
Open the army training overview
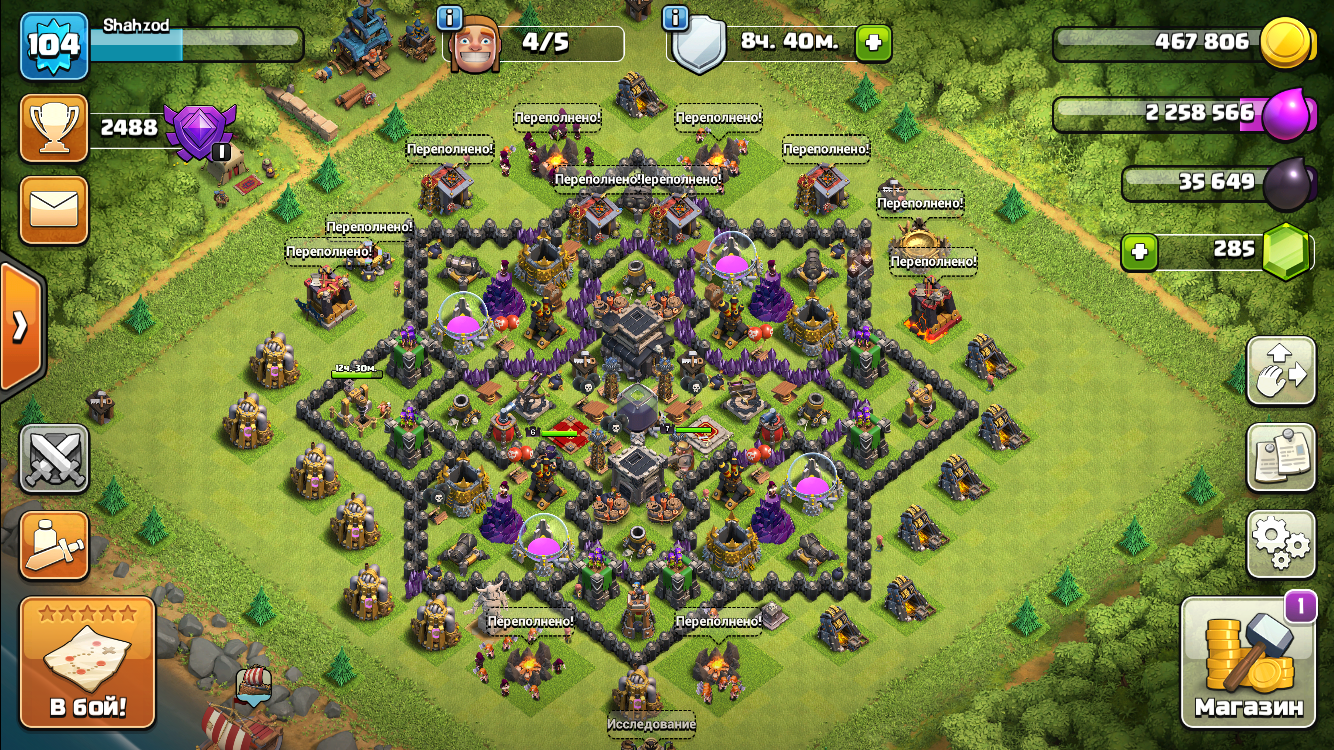[x=54, y=545]
